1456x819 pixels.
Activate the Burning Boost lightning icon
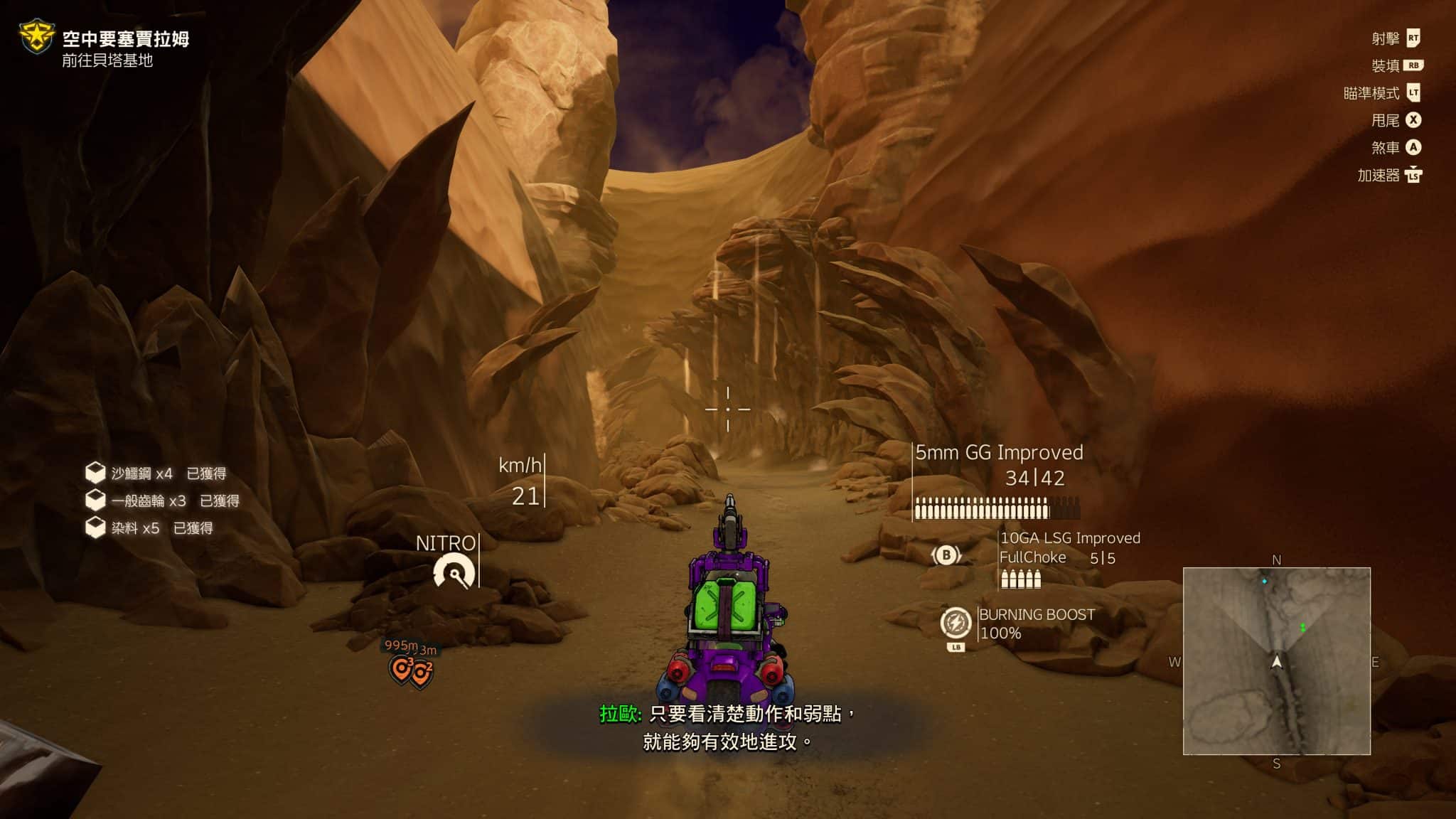point(955,623)
